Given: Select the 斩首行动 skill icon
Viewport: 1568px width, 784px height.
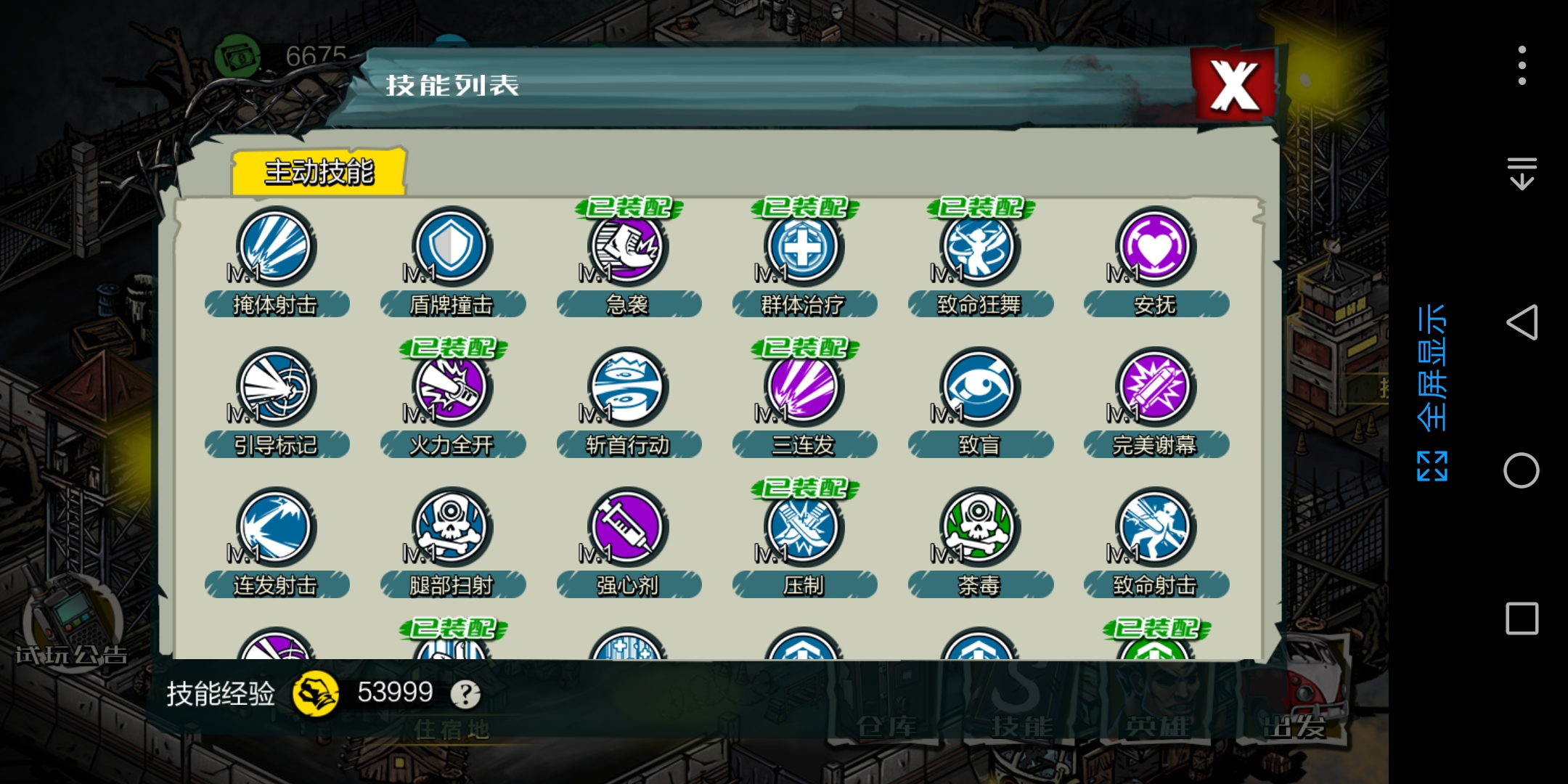Looking at the screenshot, I should click(x=627, y=387).
